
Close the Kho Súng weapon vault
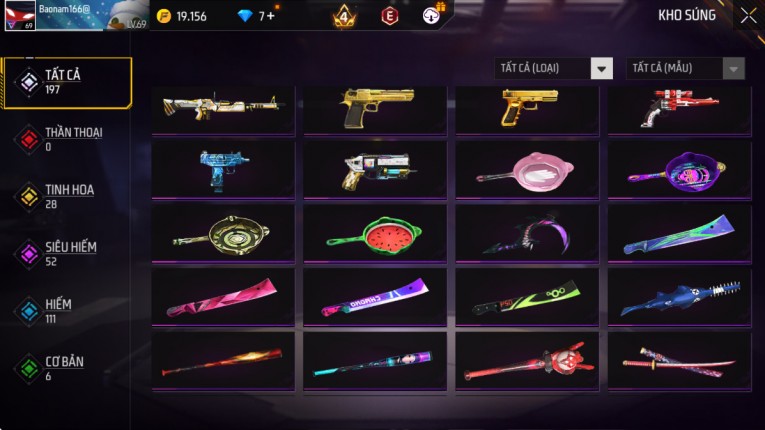[x=748, y=15]
